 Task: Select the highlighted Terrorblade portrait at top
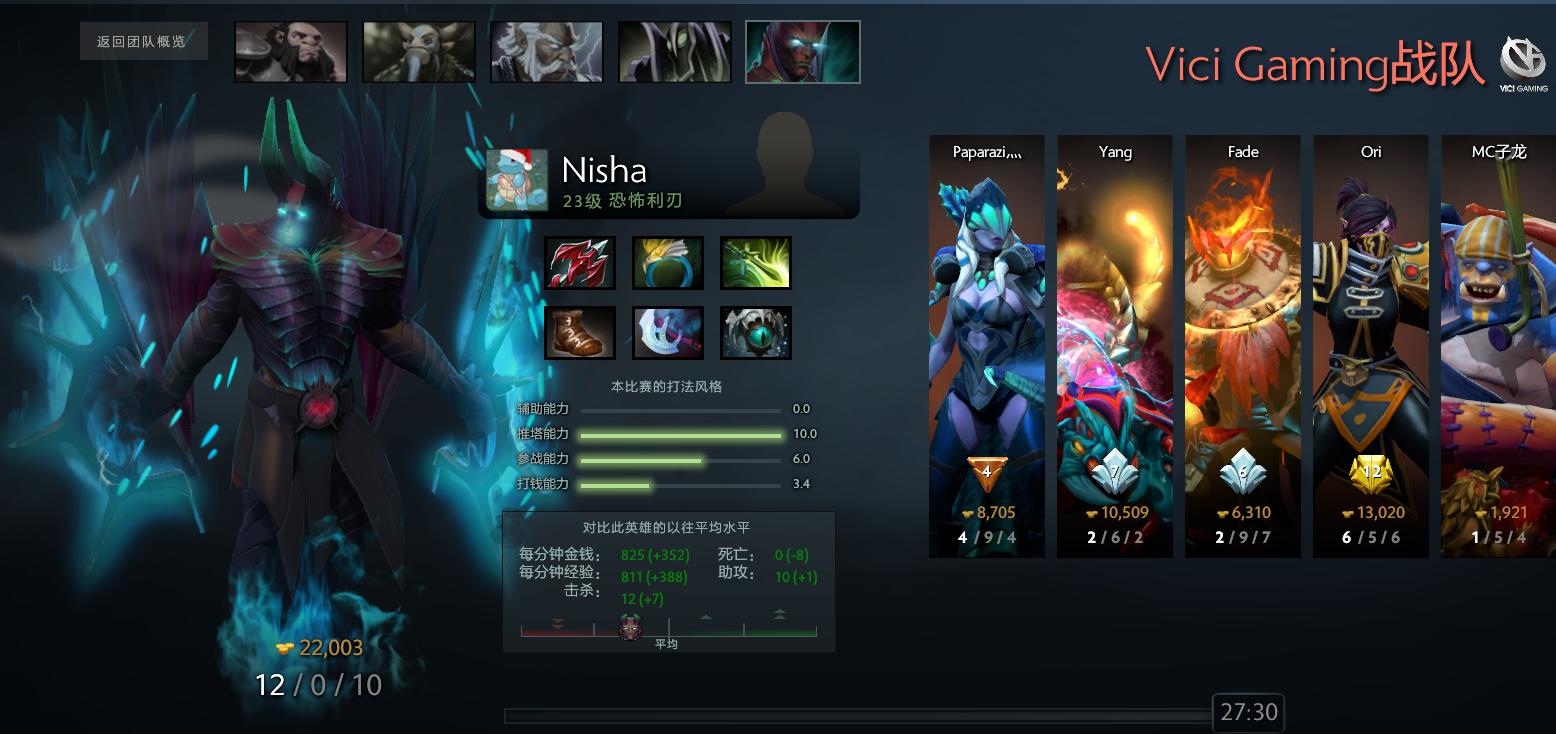pos(802,52)
